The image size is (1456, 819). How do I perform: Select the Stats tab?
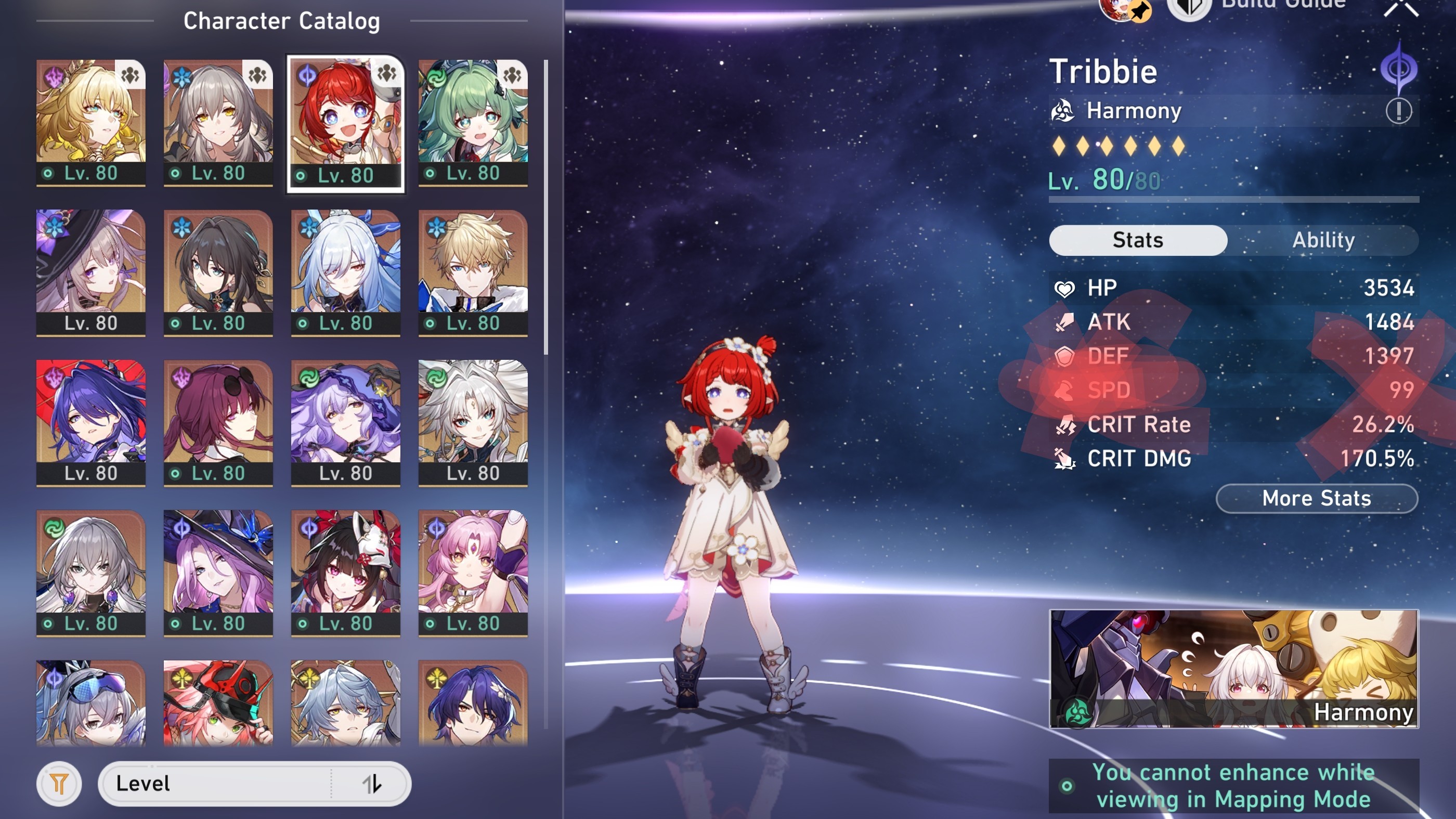1138,240
